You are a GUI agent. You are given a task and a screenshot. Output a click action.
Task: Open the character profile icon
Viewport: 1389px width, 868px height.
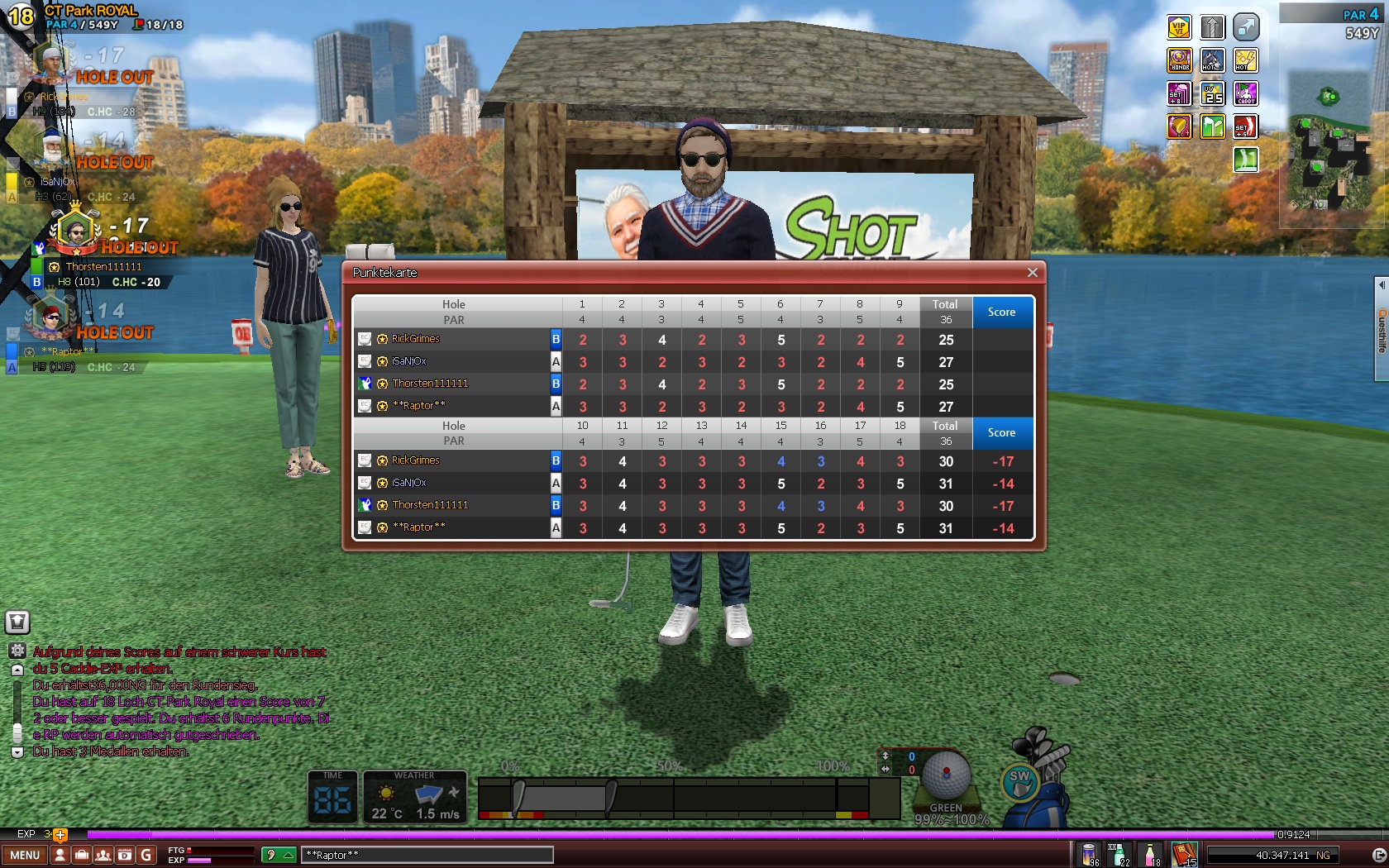[60, 855]
